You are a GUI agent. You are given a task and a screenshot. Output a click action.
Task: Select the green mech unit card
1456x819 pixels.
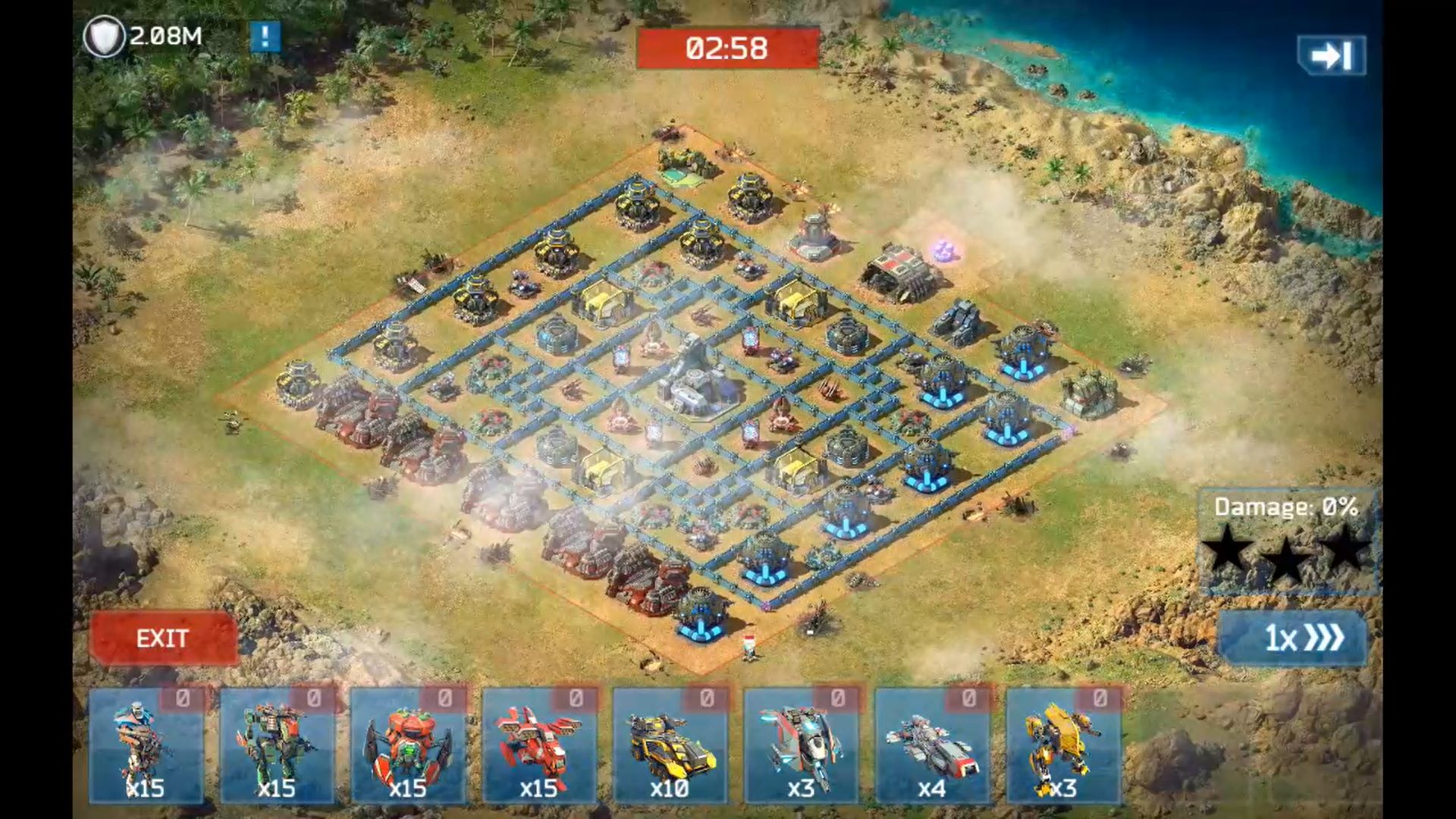(x=278, y=745)
